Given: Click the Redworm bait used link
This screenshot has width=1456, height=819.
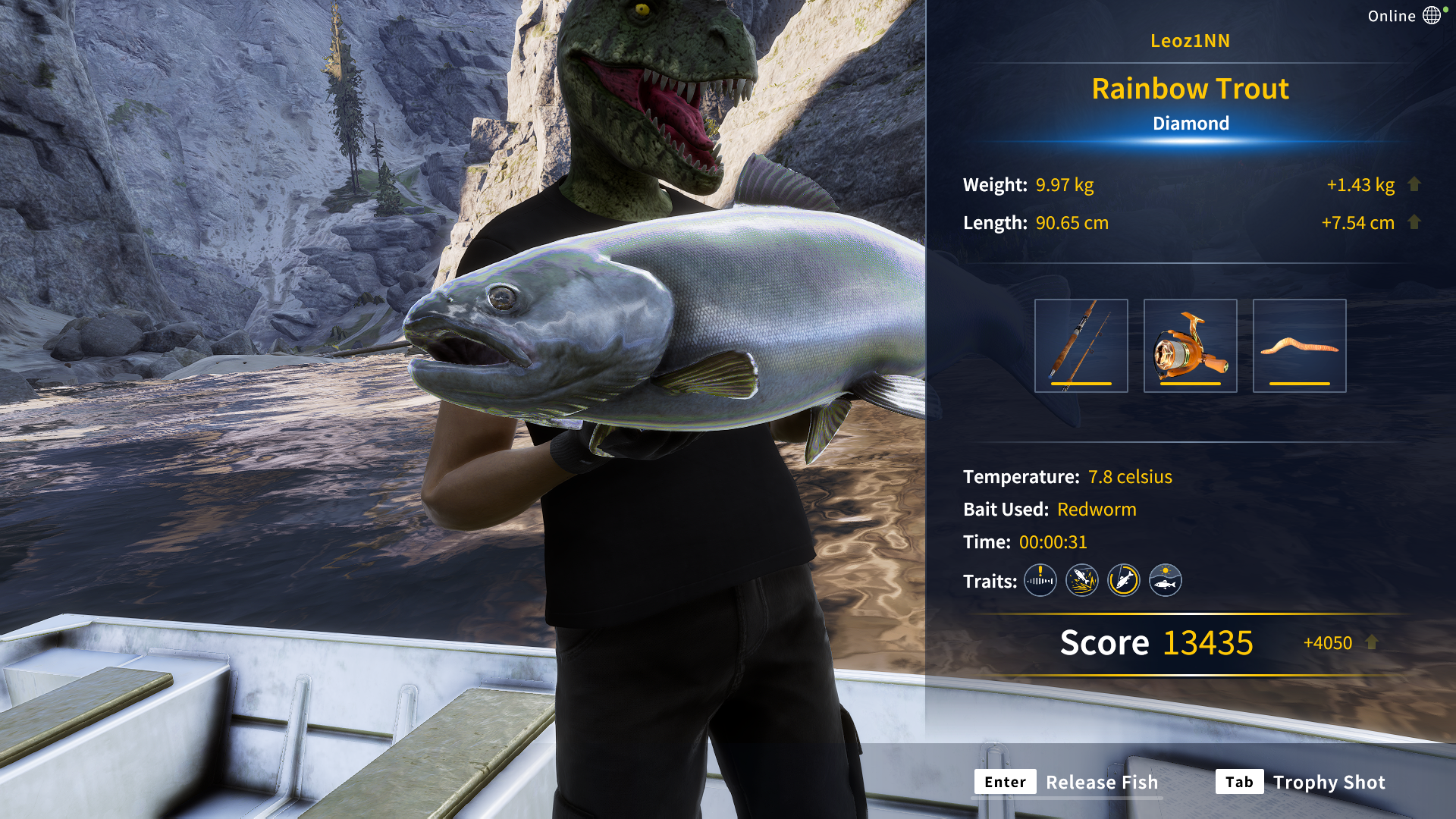Looking at the screenshot, I should [1097, 509].
